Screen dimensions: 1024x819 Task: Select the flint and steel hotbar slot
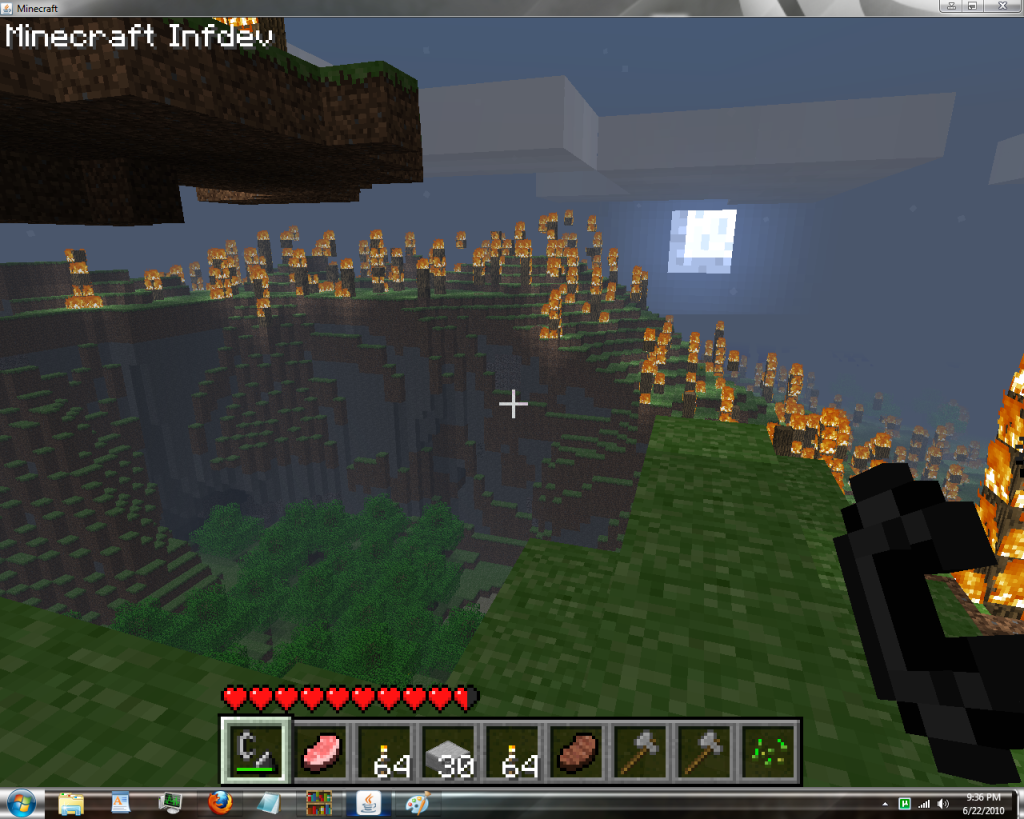tap(255, 750)
